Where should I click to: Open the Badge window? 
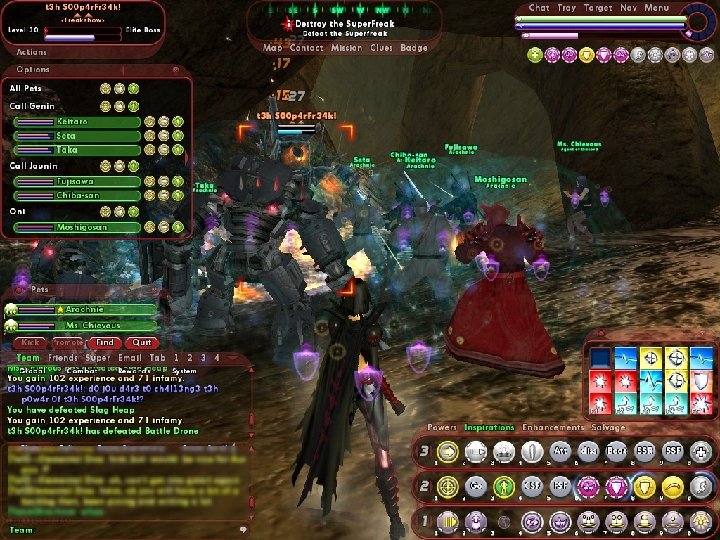(x=414, y=47)
